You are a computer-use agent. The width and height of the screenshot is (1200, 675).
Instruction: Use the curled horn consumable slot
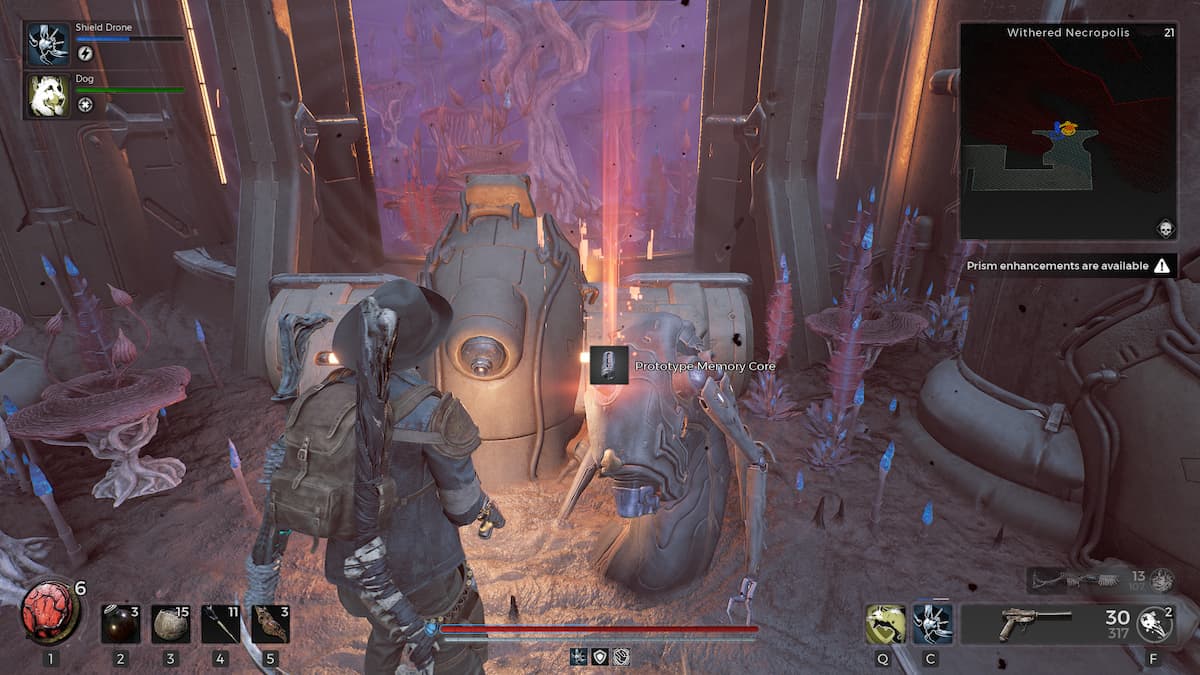coord(270,624)
